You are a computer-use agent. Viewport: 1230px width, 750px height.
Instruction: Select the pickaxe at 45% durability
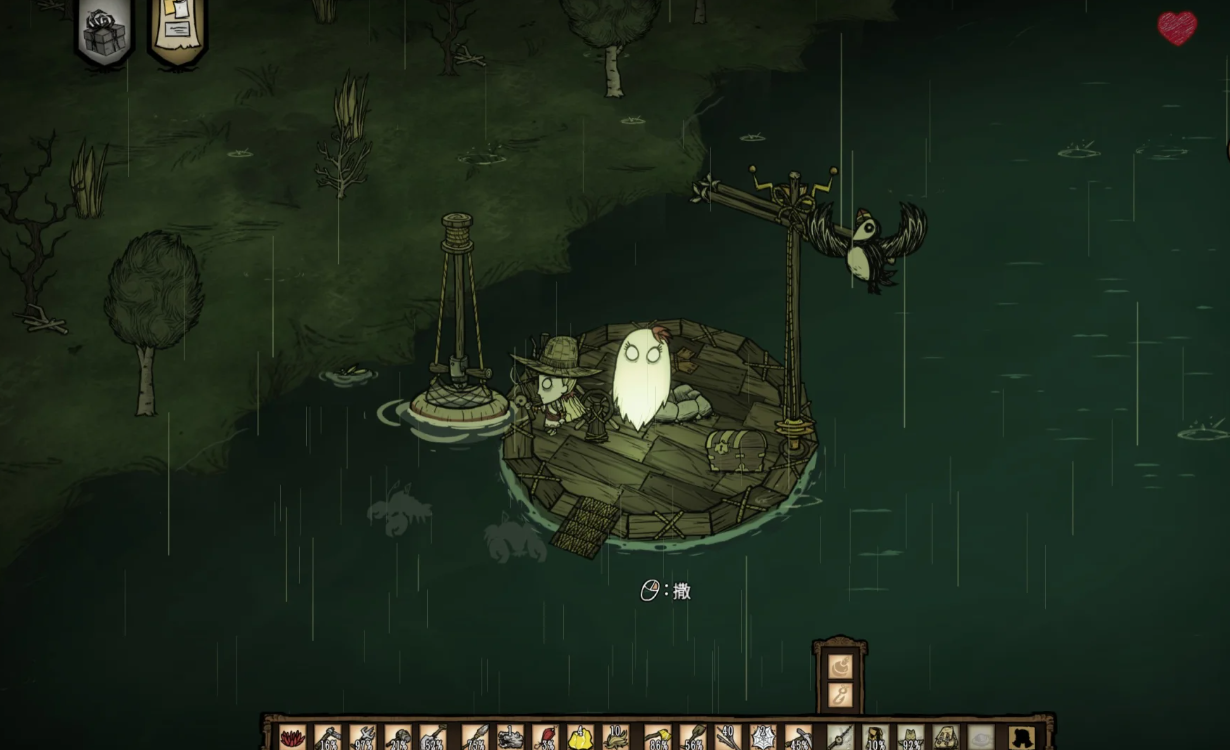point(798,738)
